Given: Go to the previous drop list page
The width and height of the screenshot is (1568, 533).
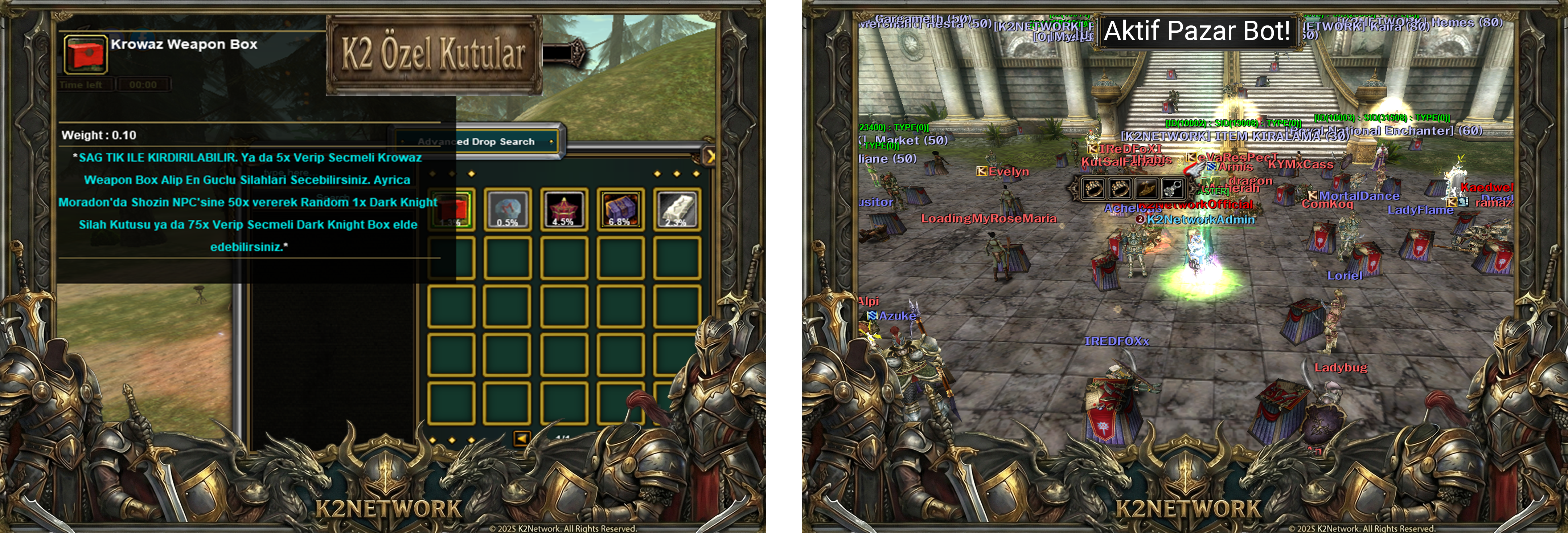Looking at the screenshot, I should point(522,438).
